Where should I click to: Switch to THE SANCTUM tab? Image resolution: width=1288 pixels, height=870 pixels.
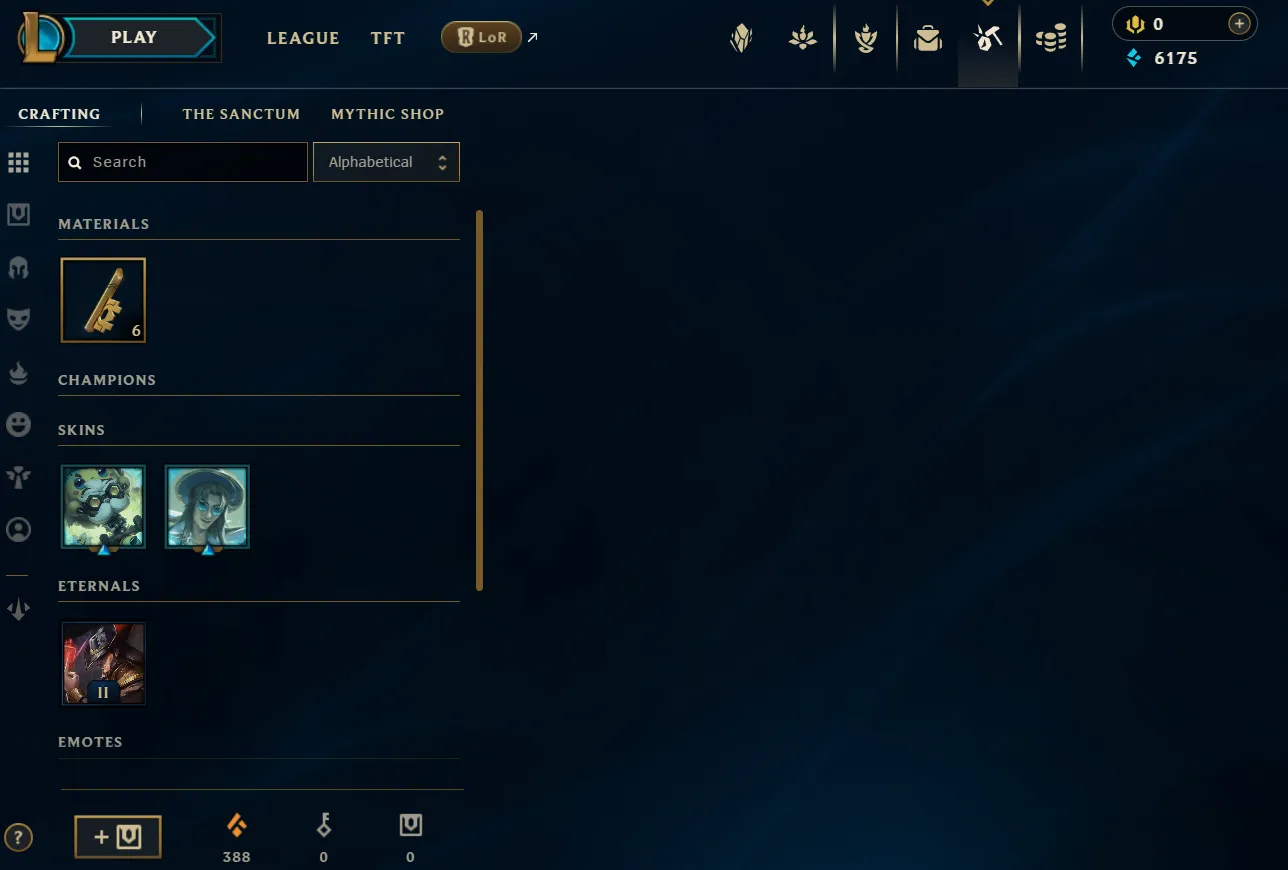[241, 114]
